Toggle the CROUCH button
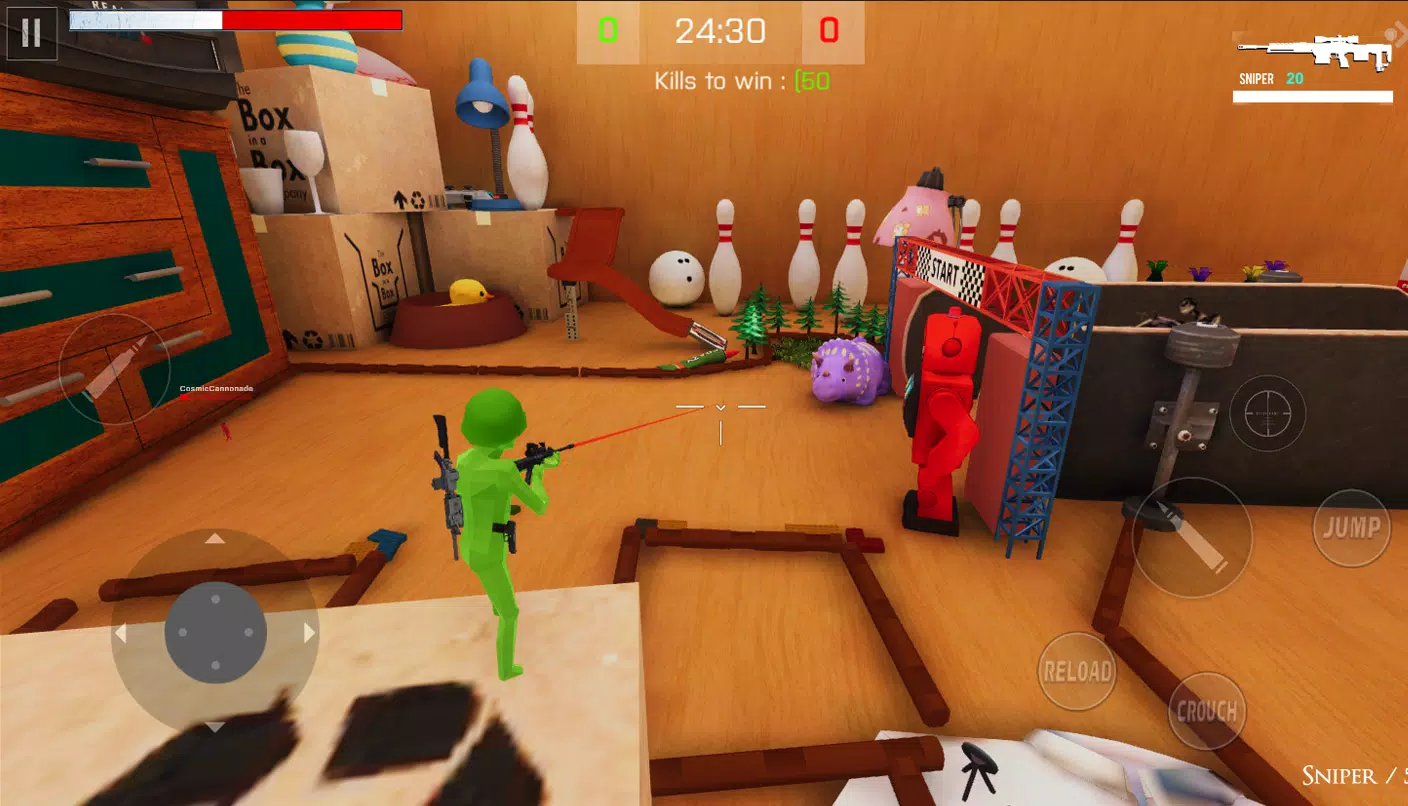 point(1207,711)
